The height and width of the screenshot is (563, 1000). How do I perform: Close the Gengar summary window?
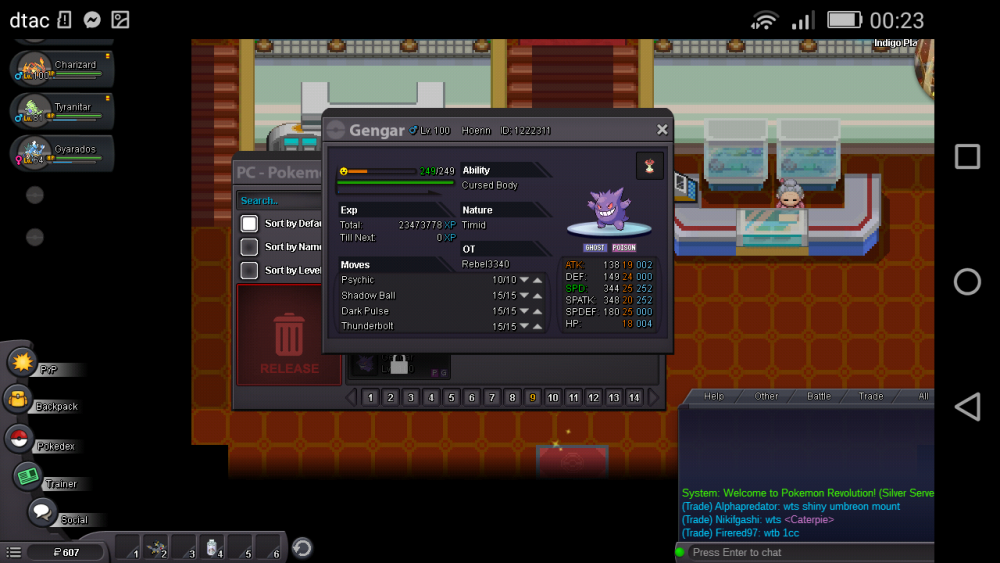pos(662,130)
